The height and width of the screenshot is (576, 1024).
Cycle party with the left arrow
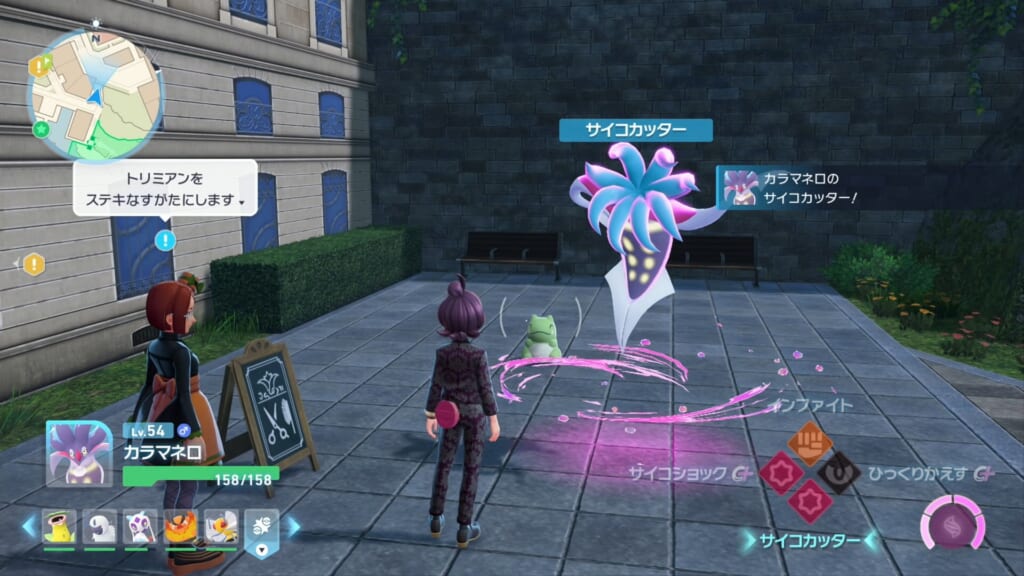(28, 527)
